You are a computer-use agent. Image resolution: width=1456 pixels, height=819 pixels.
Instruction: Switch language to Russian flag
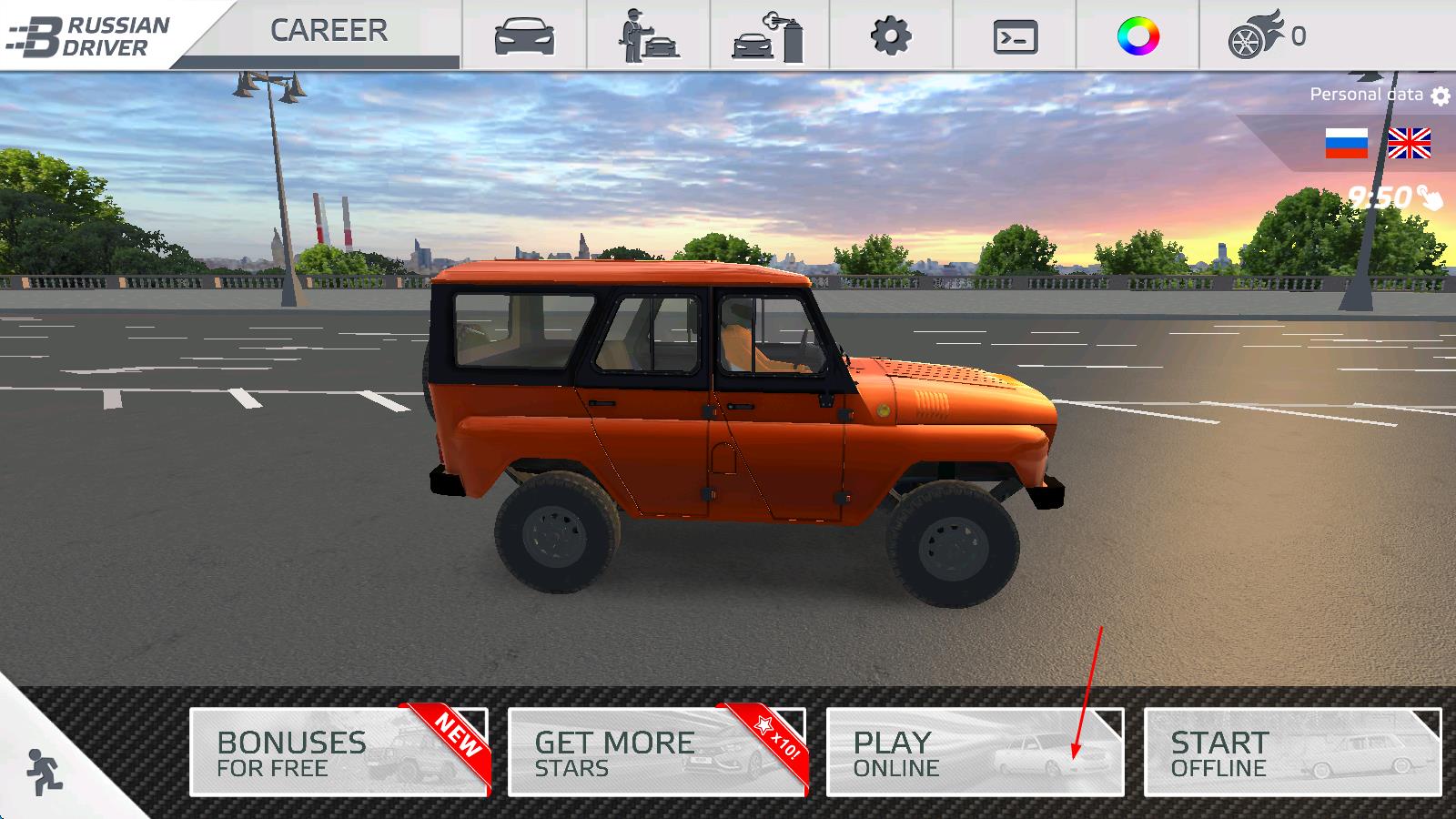[x=1346, y=144]
